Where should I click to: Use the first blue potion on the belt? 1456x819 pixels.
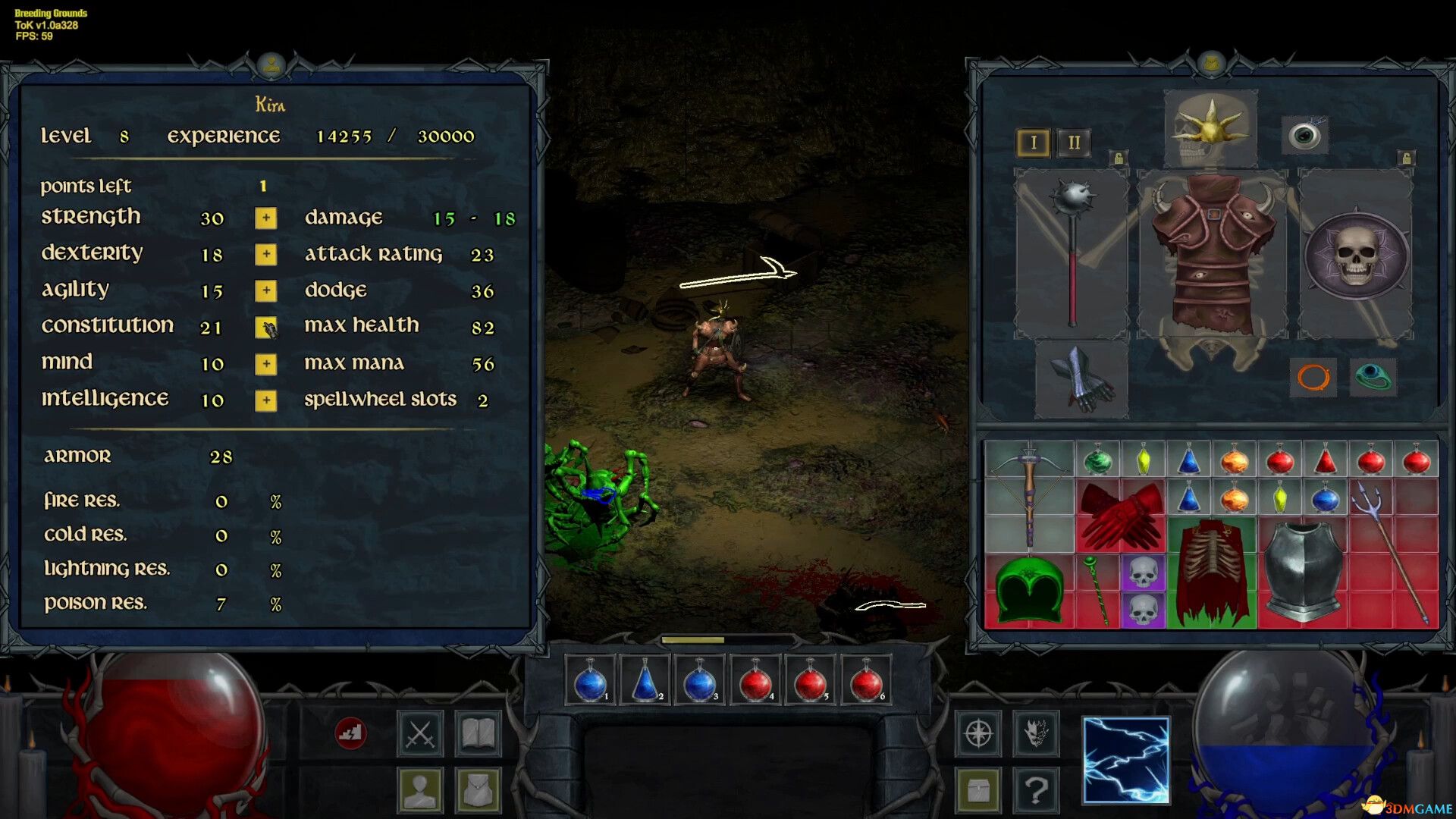coord(591,681)
